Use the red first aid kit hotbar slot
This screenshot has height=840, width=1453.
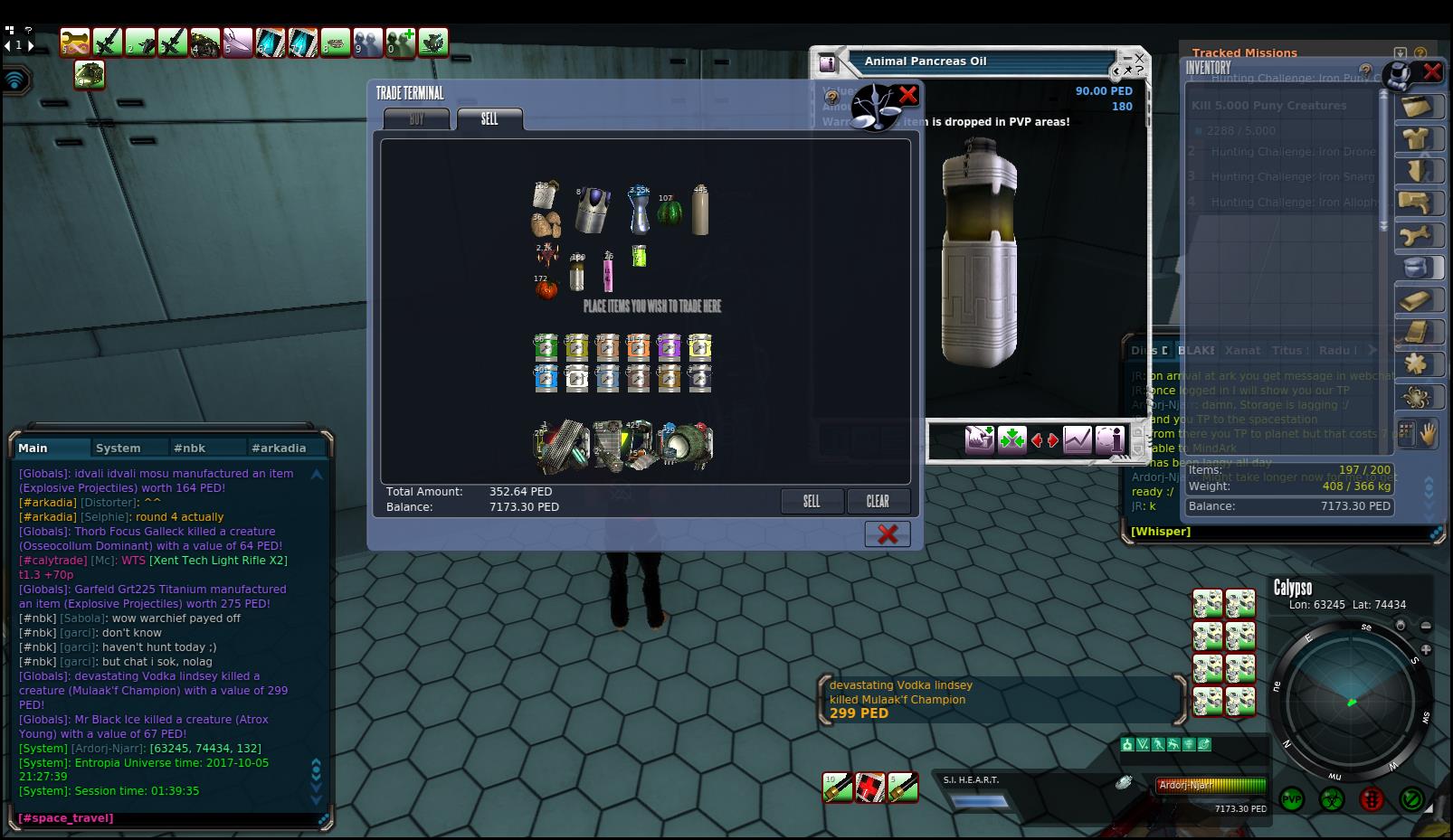[870, 788]
